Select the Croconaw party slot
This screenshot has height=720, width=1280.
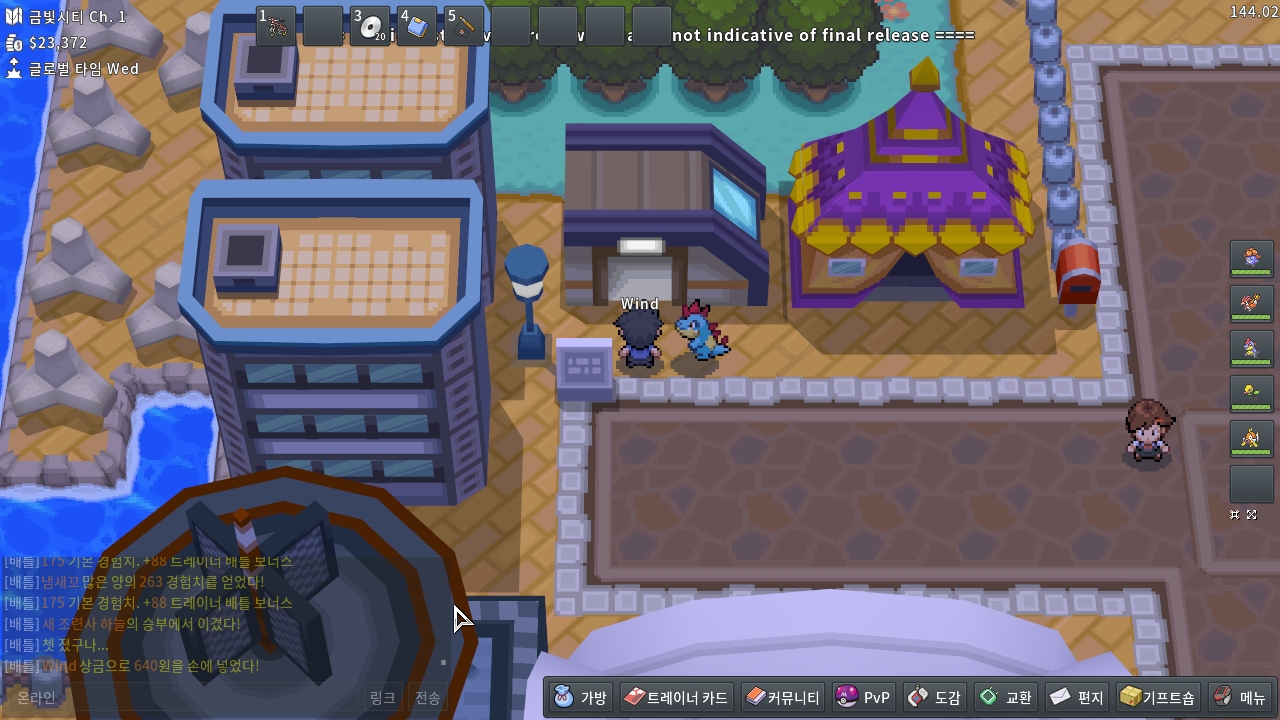1251,348
